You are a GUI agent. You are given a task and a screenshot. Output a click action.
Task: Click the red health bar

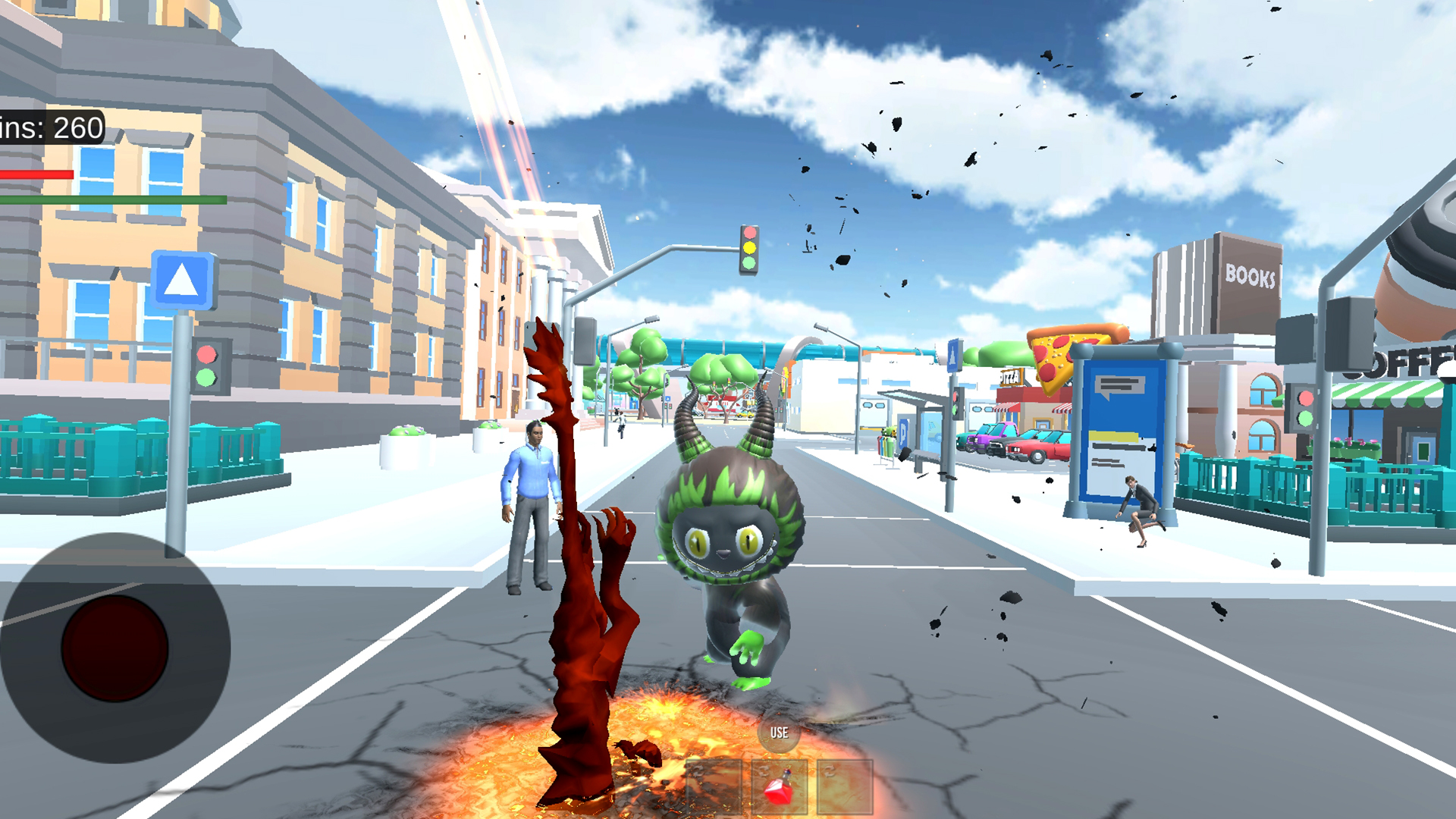coord(38,173)
